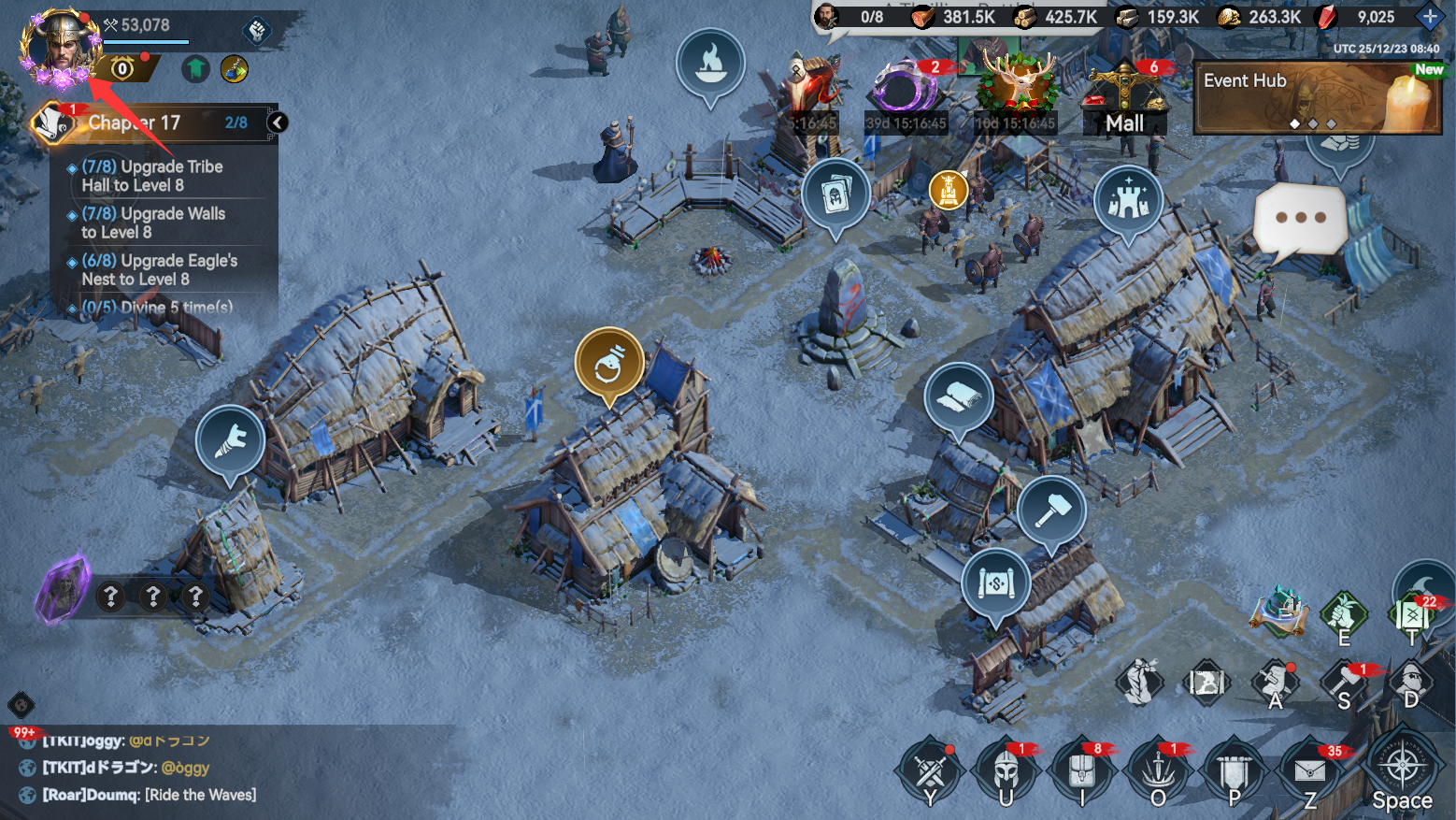Open the white chat speech bubble
1456x820 pixels.
[1299, 220]
